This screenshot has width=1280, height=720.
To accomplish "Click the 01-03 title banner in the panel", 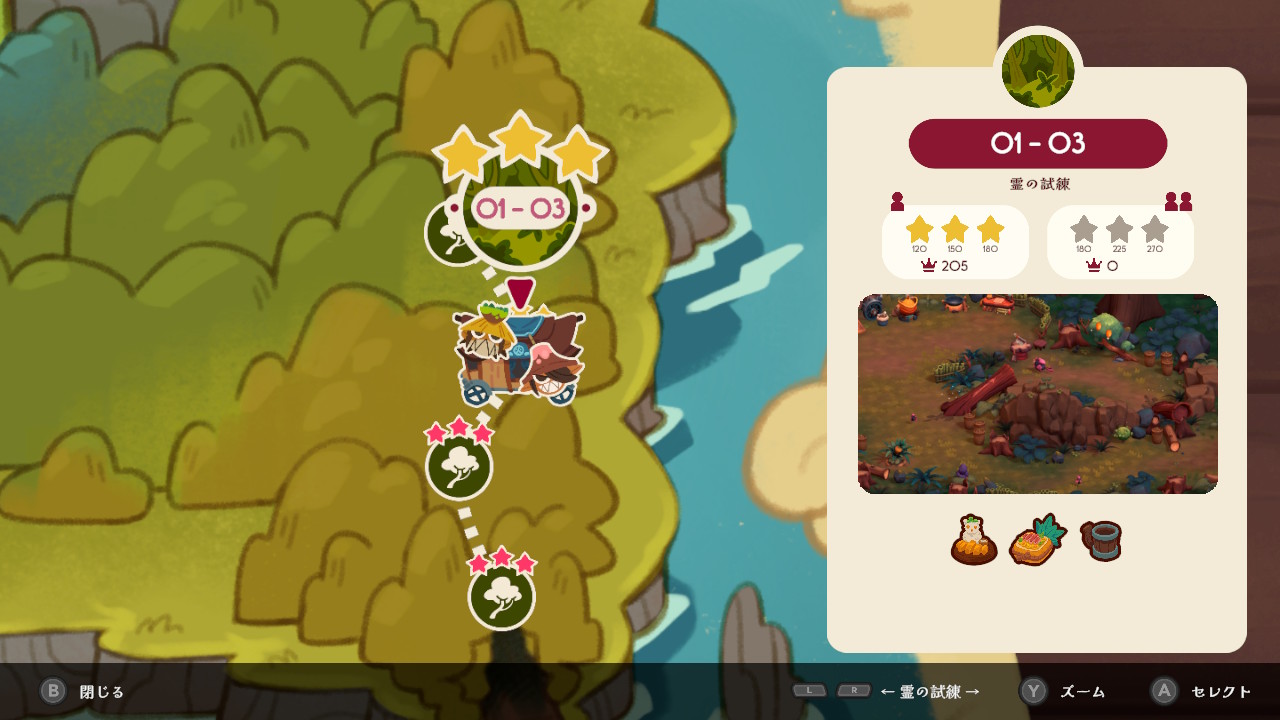I will 1037,144.
